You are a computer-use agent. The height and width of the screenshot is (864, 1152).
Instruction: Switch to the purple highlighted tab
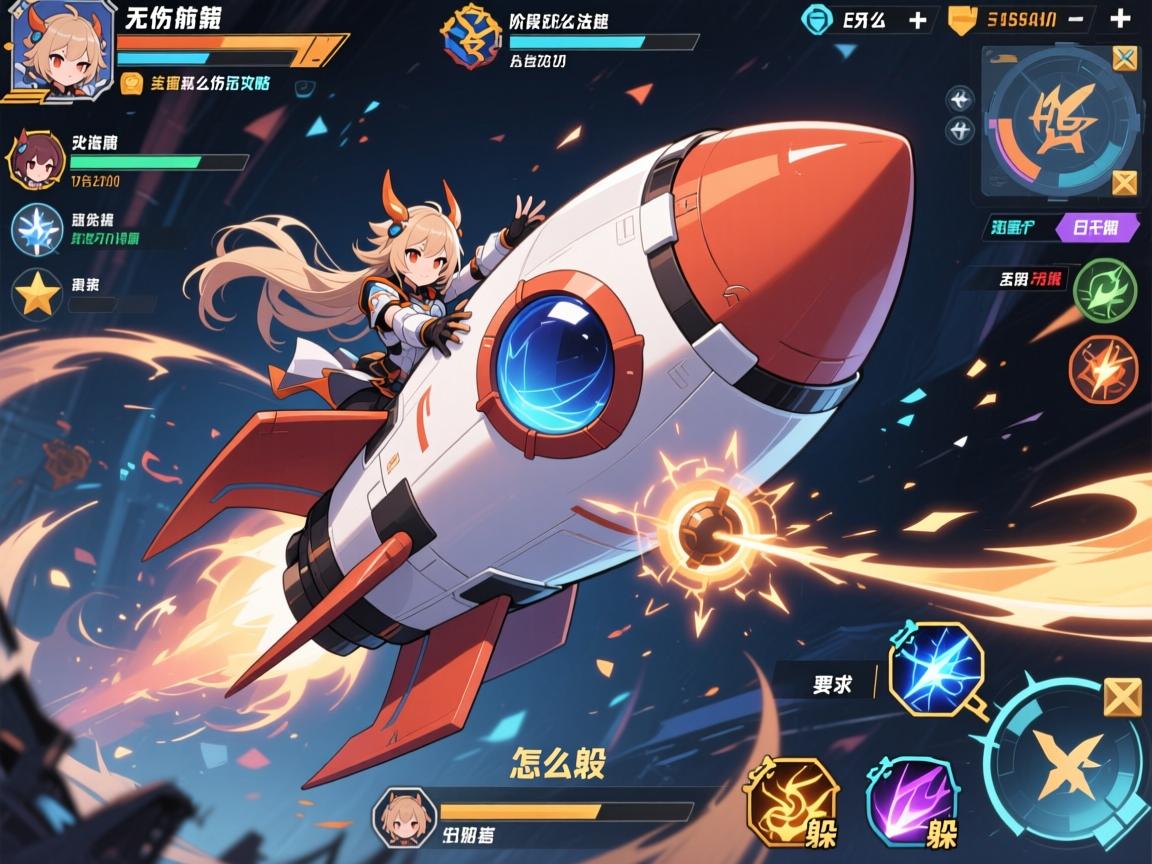pyautogui.click(x=1097, y=227)
